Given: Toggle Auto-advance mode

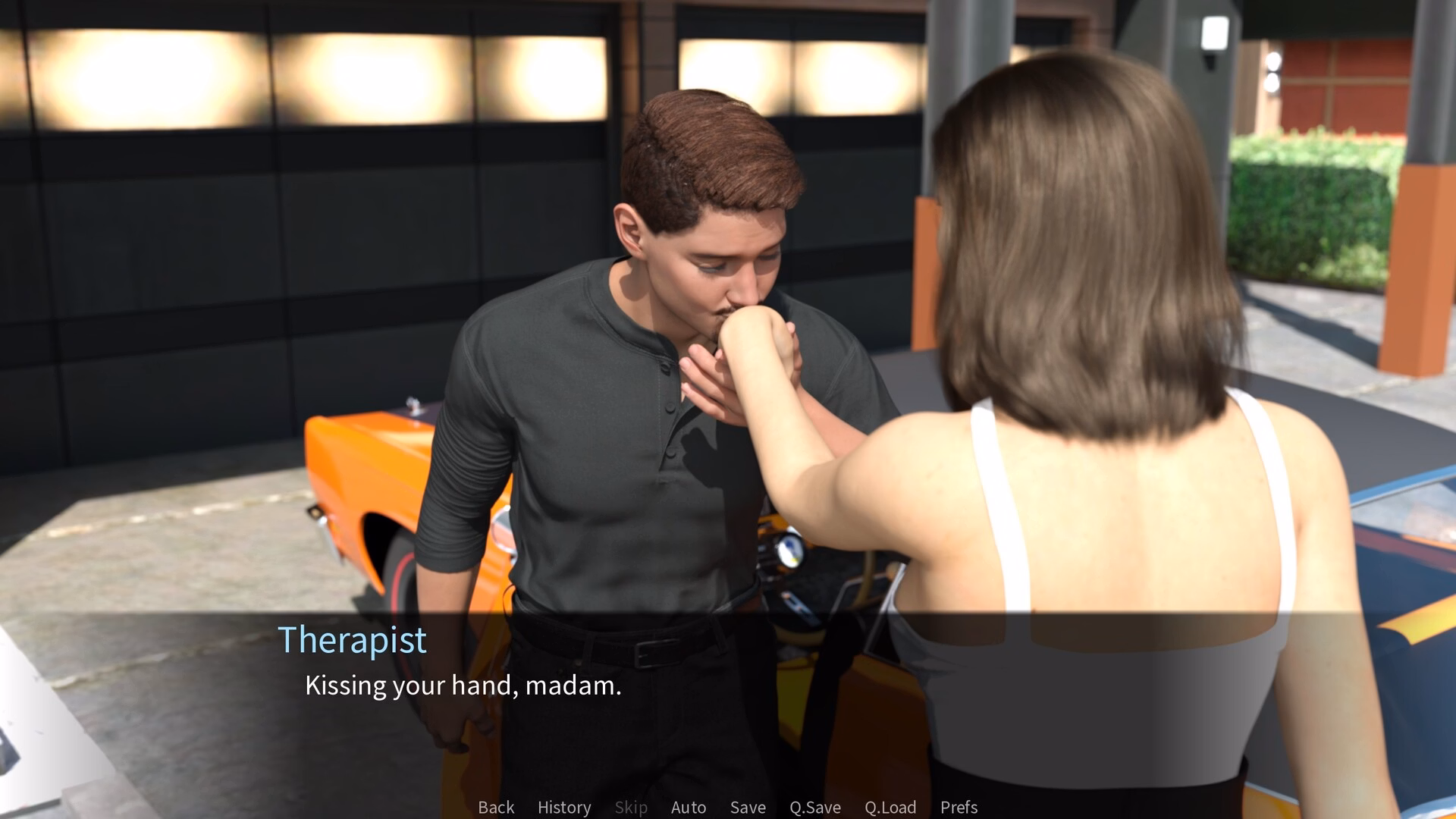Looking at the screenshot, I should coord(689,808).
